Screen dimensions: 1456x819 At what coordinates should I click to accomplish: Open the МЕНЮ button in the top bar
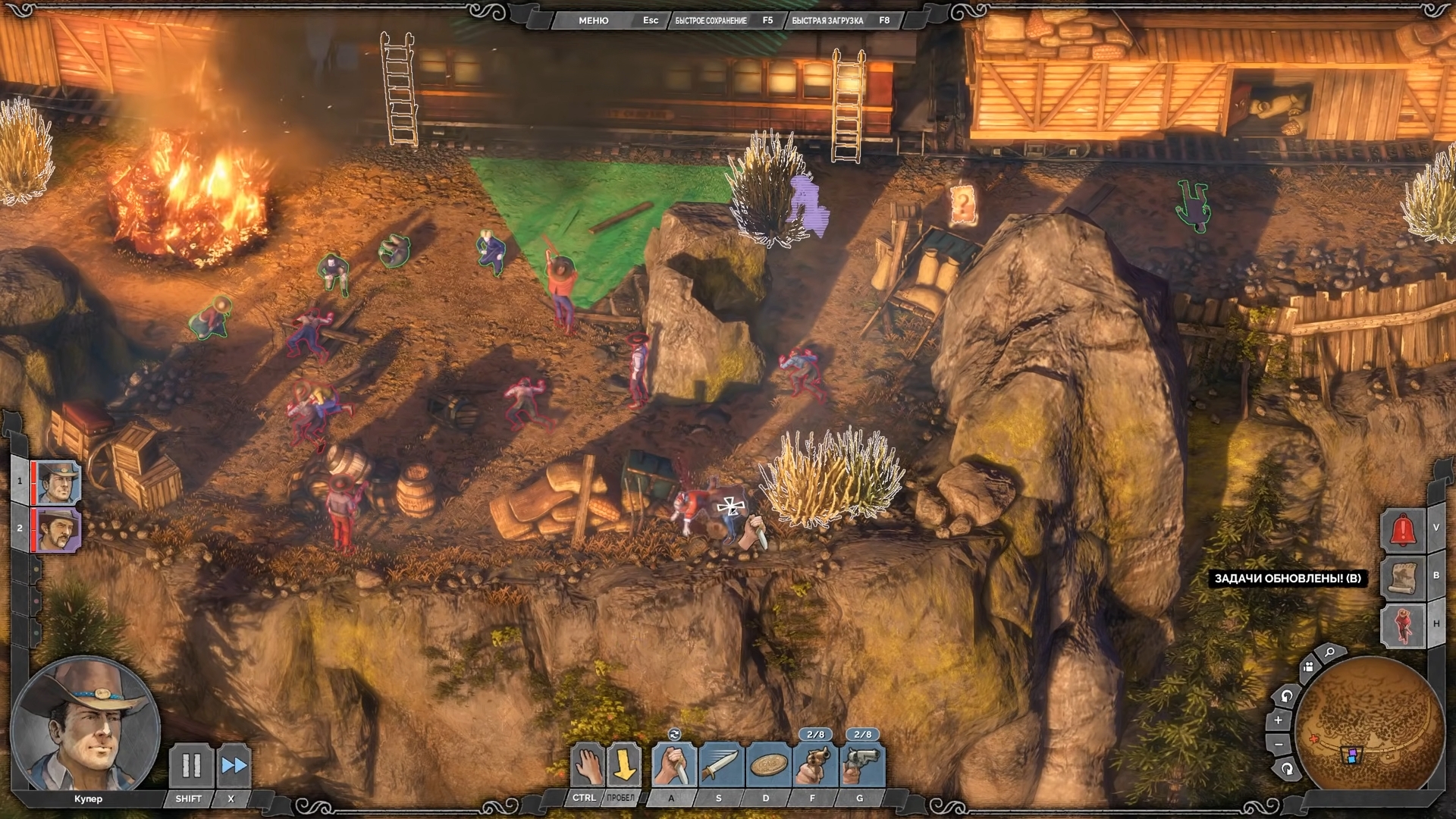coord(593,20)
